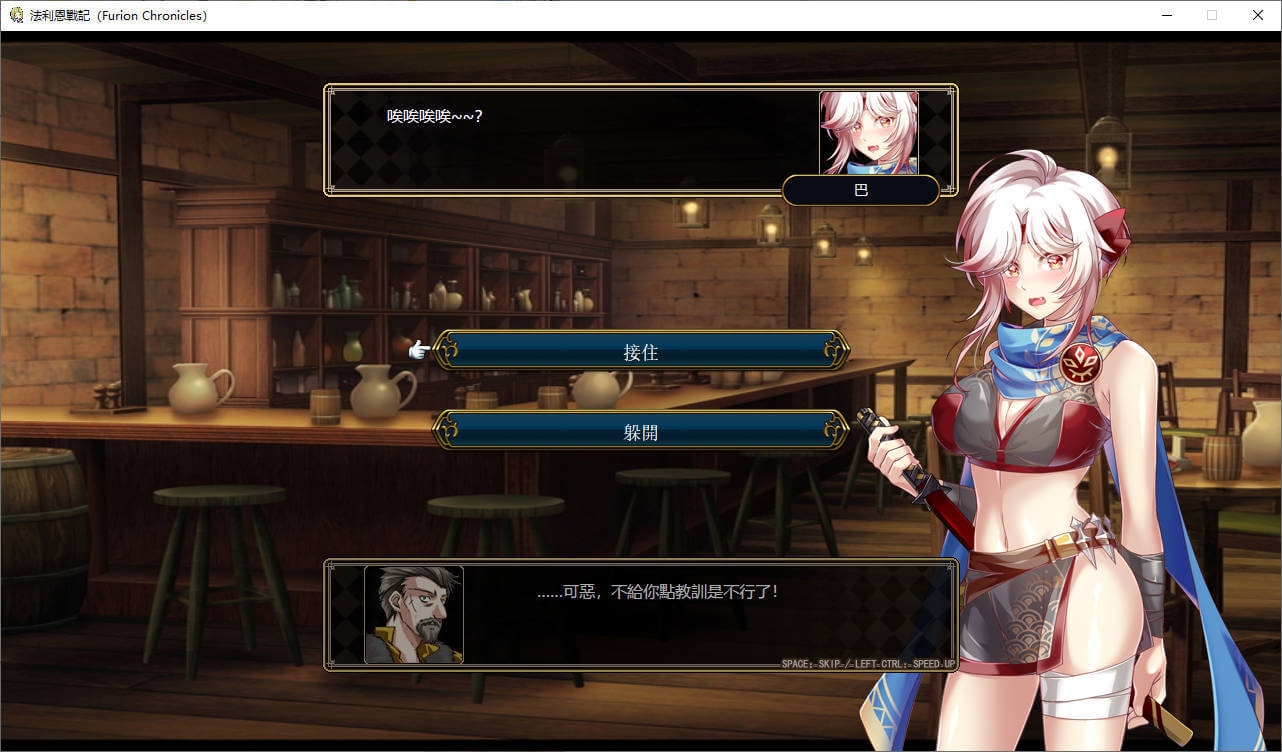
Task: Choose the 接住 dialogue option
Action: point(640,351)
